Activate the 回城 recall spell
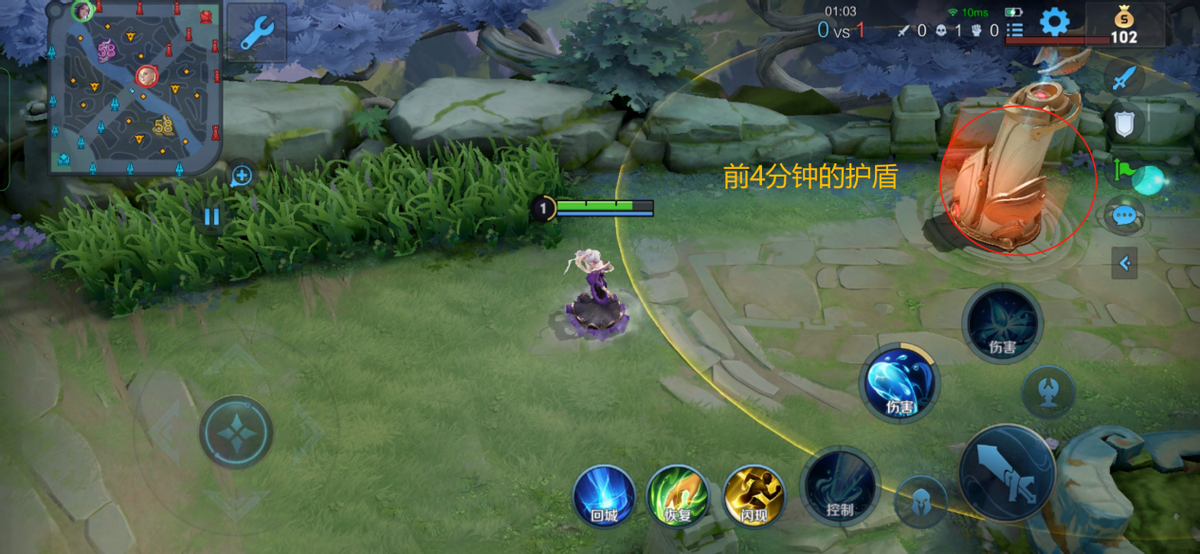The height and width of the screenshot is (554, 1200). tap(604, 496)
